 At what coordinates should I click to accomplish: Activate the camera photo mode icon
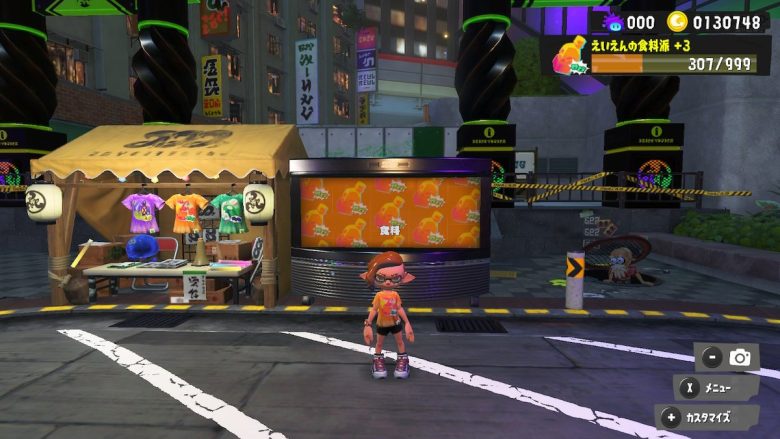739,357
